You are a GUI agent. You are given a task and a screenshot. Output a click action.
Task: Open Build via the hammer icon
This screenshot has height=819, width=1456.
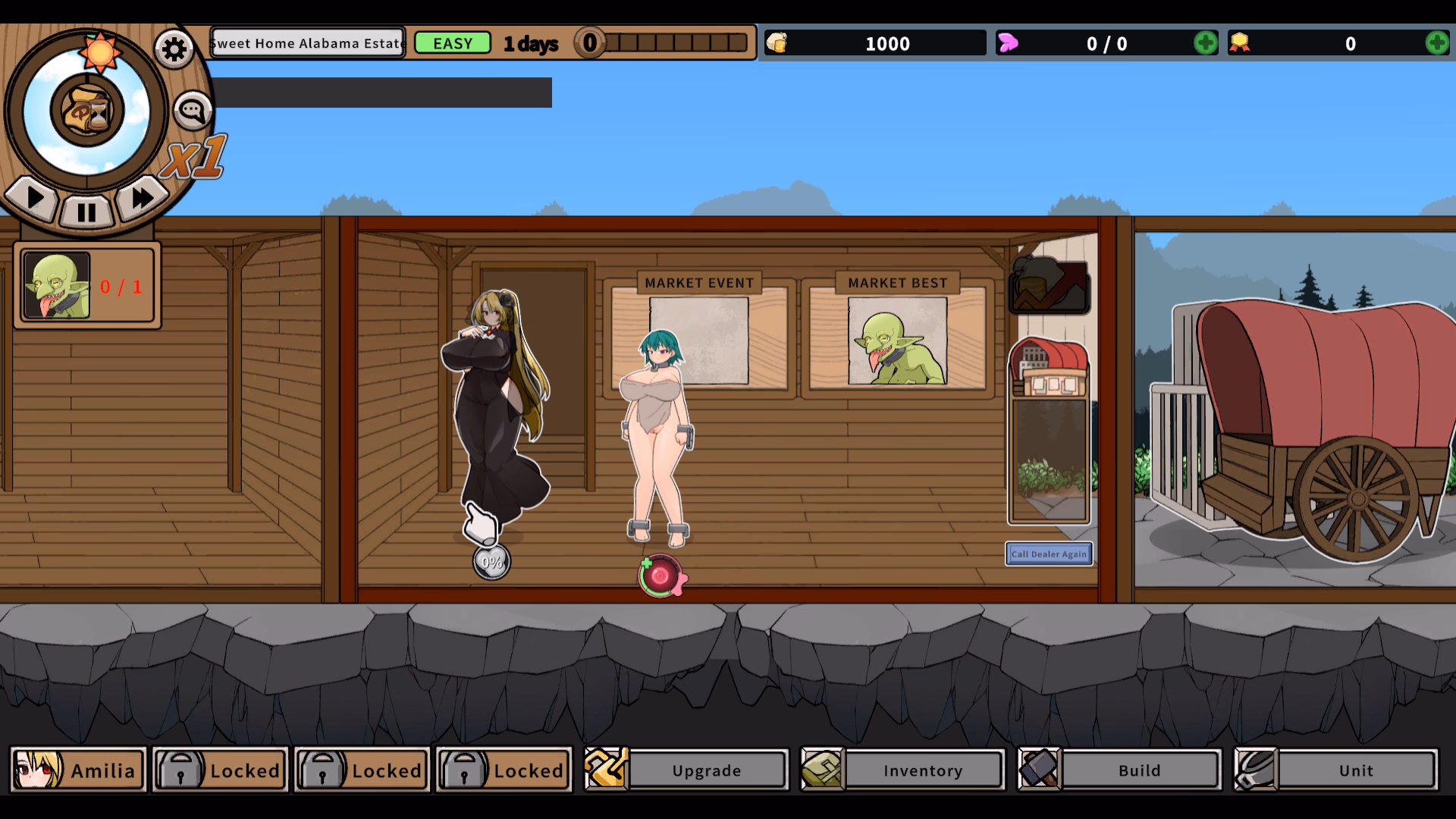pyautogui.click(x=1040, y=770)
